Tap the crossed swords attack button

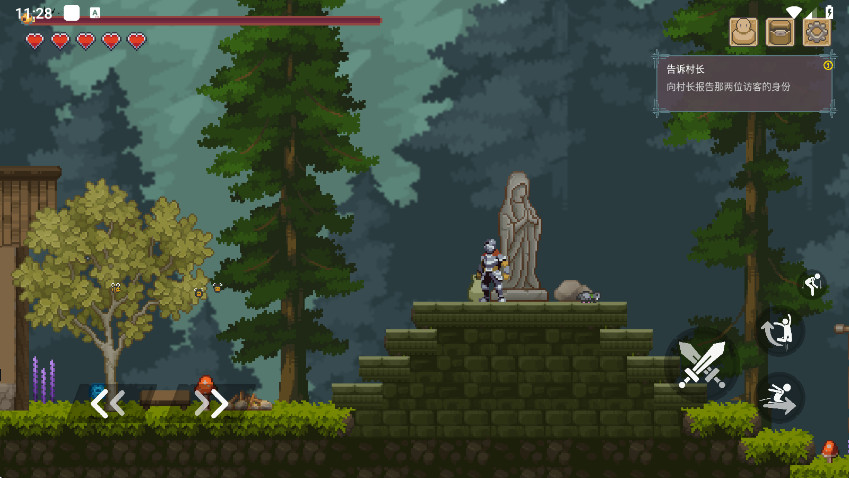tap(702, 363)
